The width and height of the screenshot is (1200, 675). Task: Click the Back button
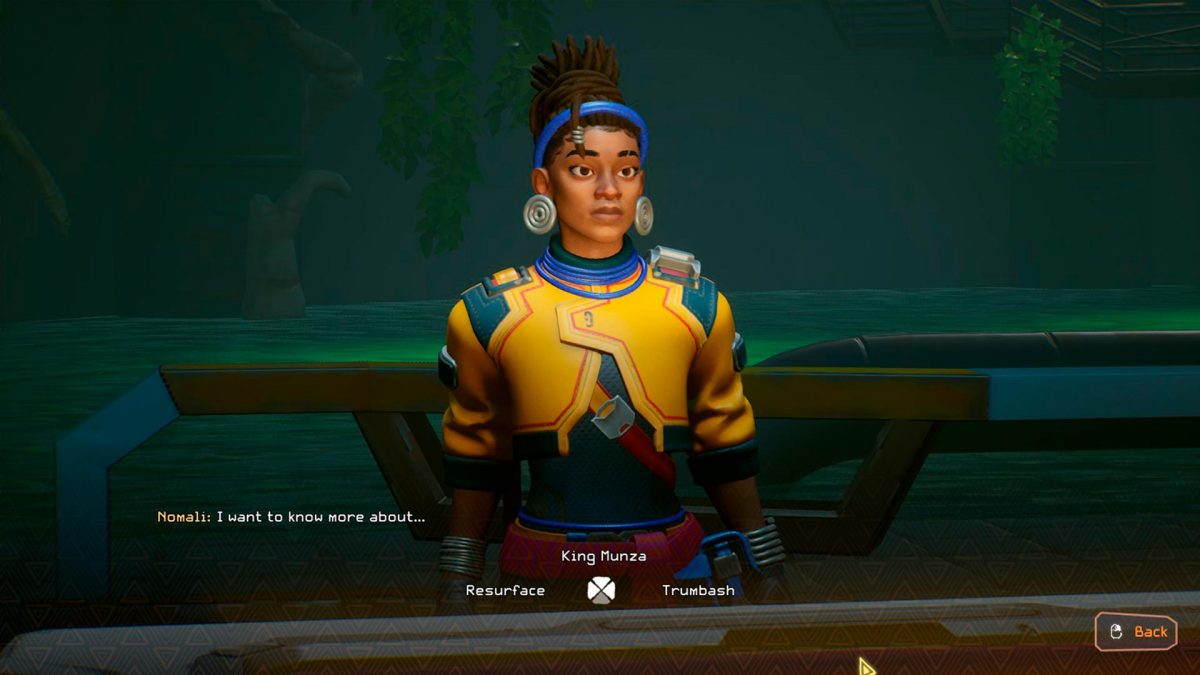click(1137, 631)
